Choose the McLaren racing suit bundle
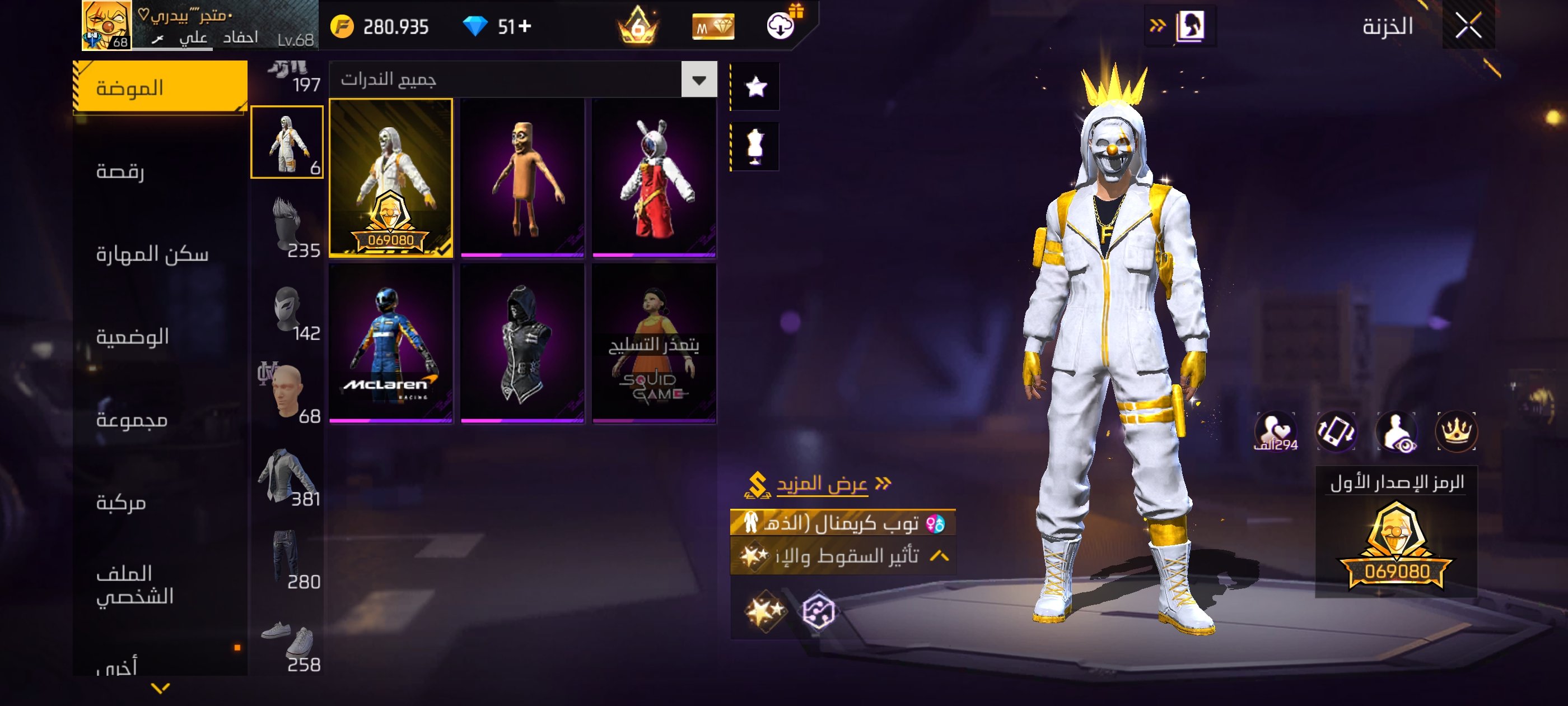The image size is (1568, 706). (x=391, y=343)
